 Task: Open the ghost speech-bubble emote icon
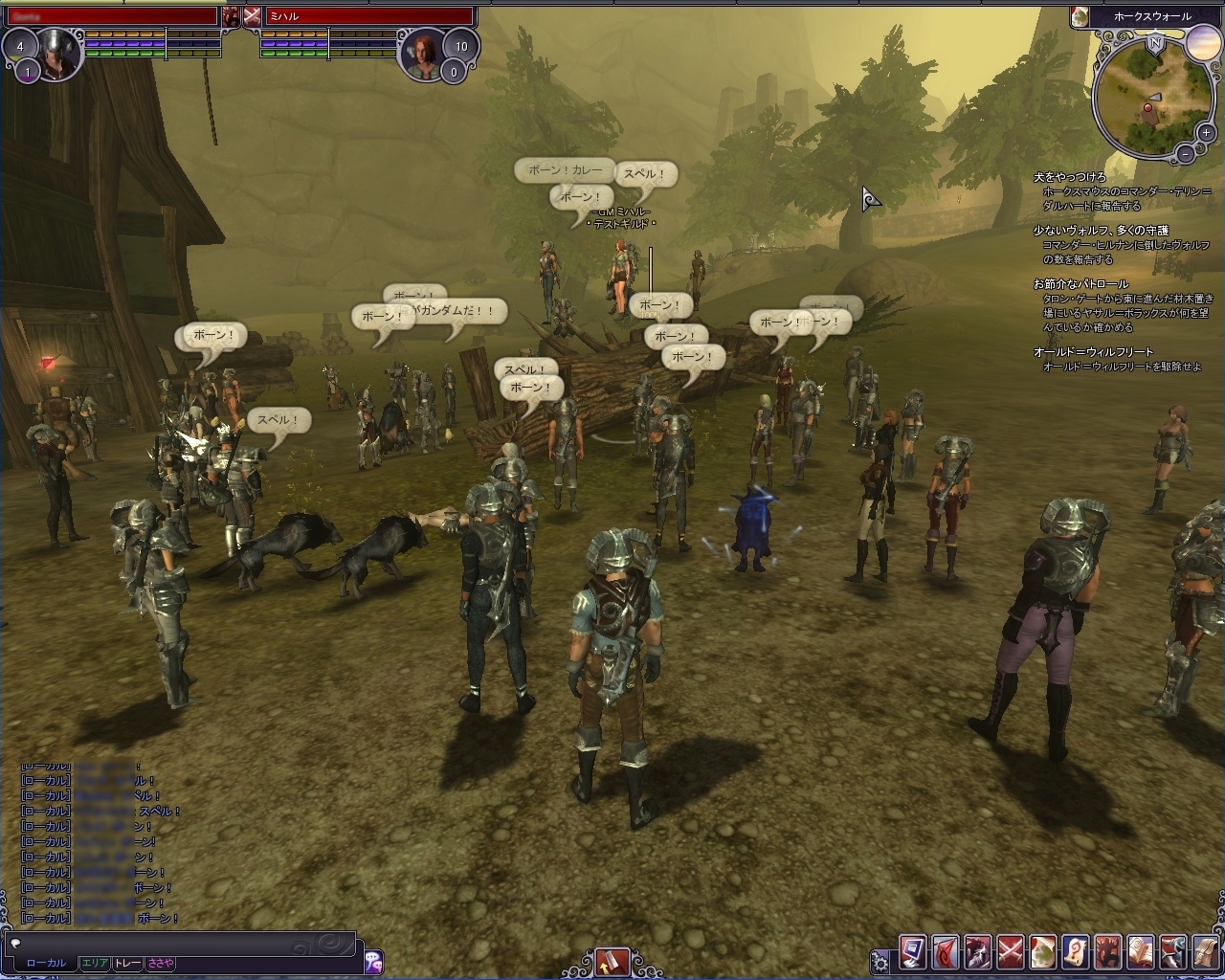coord(373,960)
